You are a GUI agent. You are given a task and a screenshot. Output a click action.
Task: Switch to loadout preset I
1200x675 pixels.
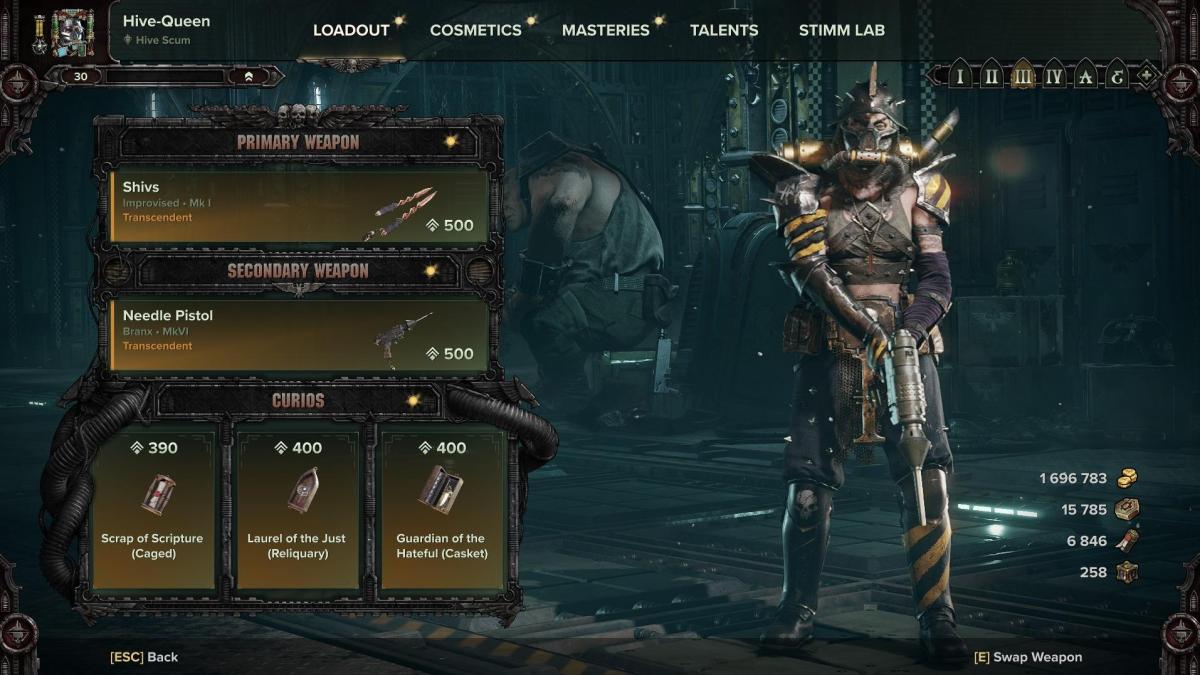pos(960,76)
